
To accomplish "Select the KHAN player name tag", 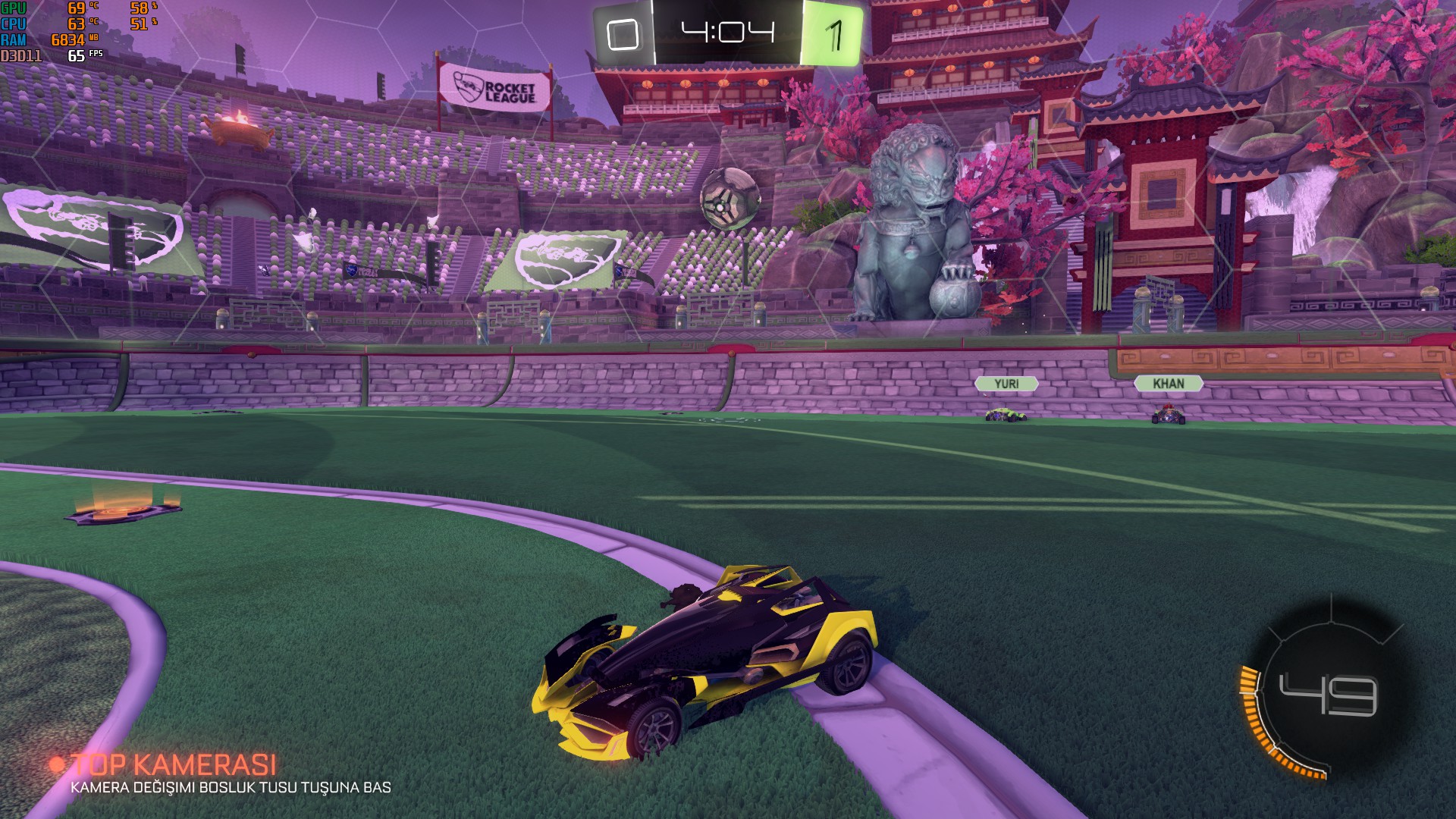I will tap(1168, 384).
